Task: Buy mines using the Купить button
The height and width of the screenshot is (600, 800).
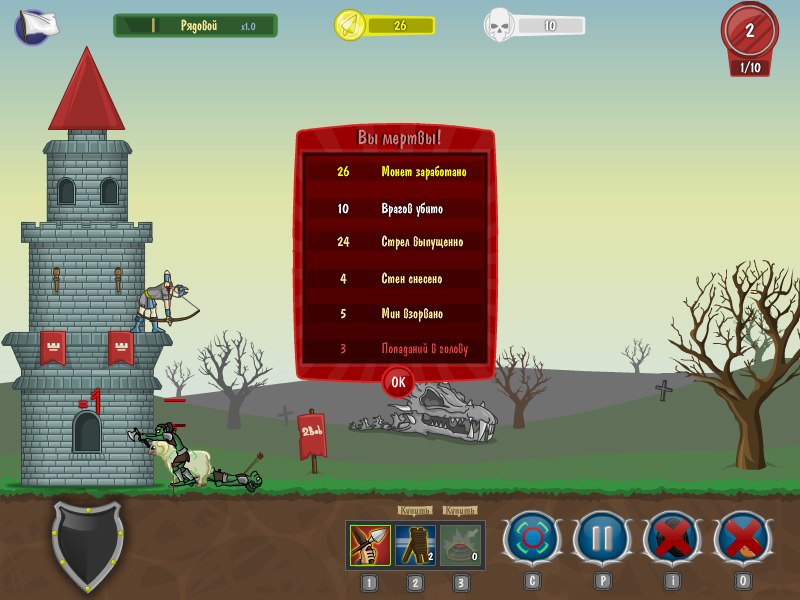Action: [x=460, y=510]
